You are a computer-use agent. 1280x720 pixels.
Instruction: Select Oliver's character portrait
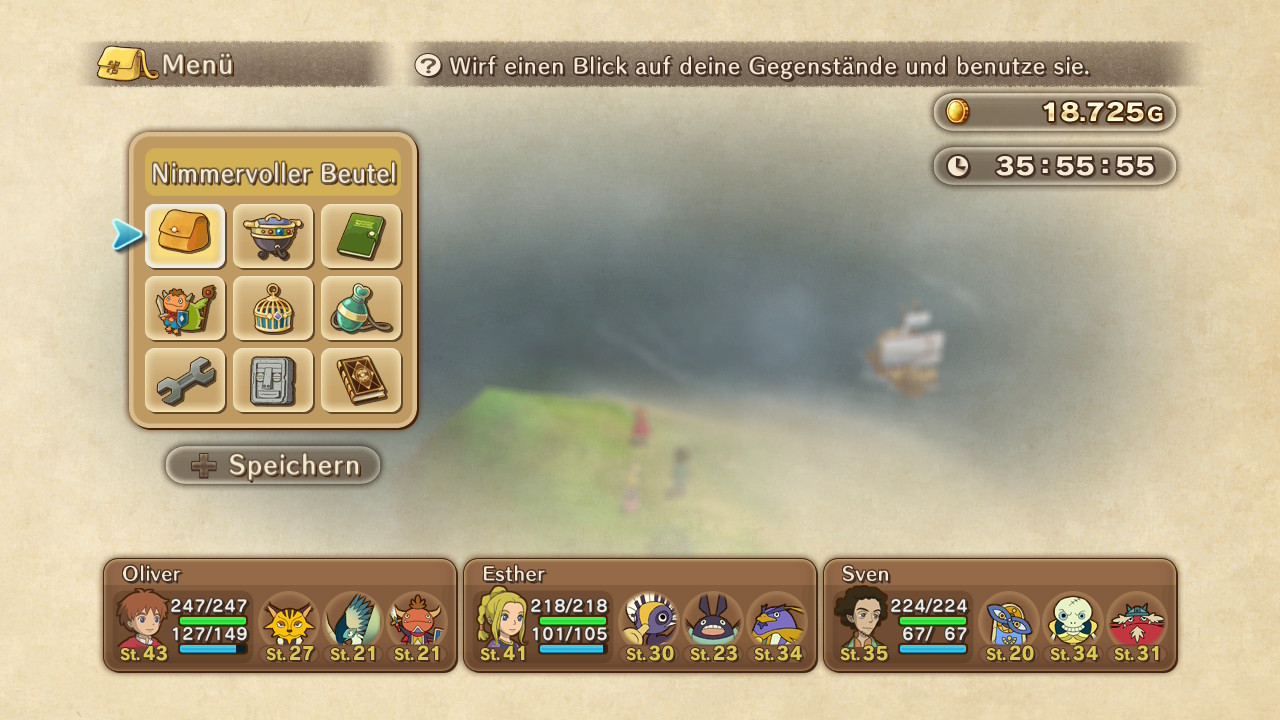(x=142, y=620)
